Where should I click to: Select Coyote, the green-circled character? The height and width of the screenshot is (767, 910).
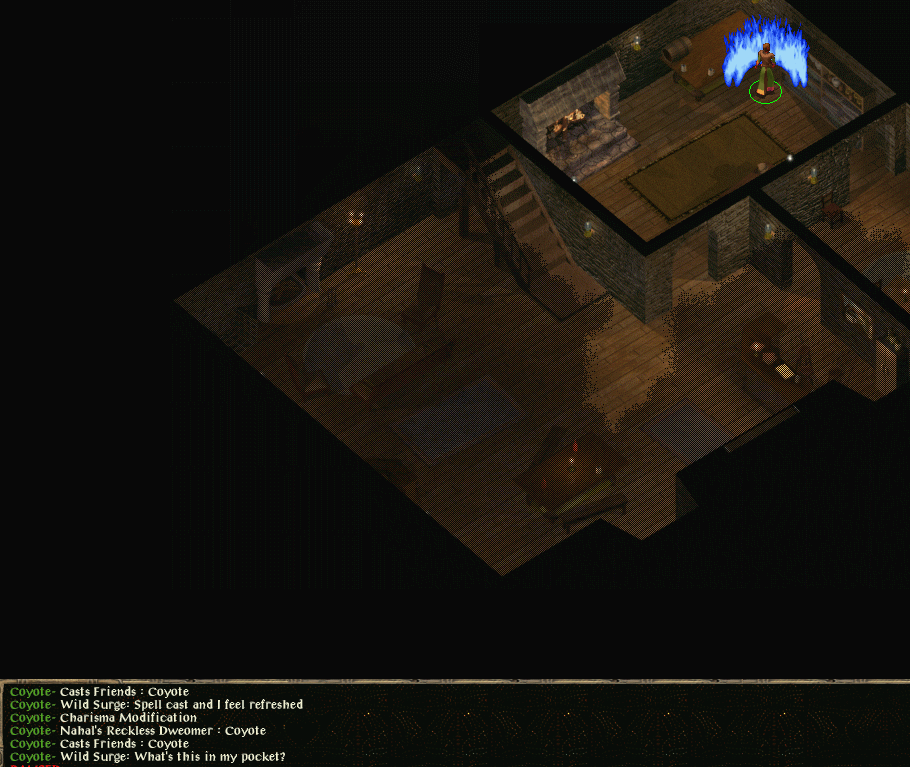pos(766,72)
